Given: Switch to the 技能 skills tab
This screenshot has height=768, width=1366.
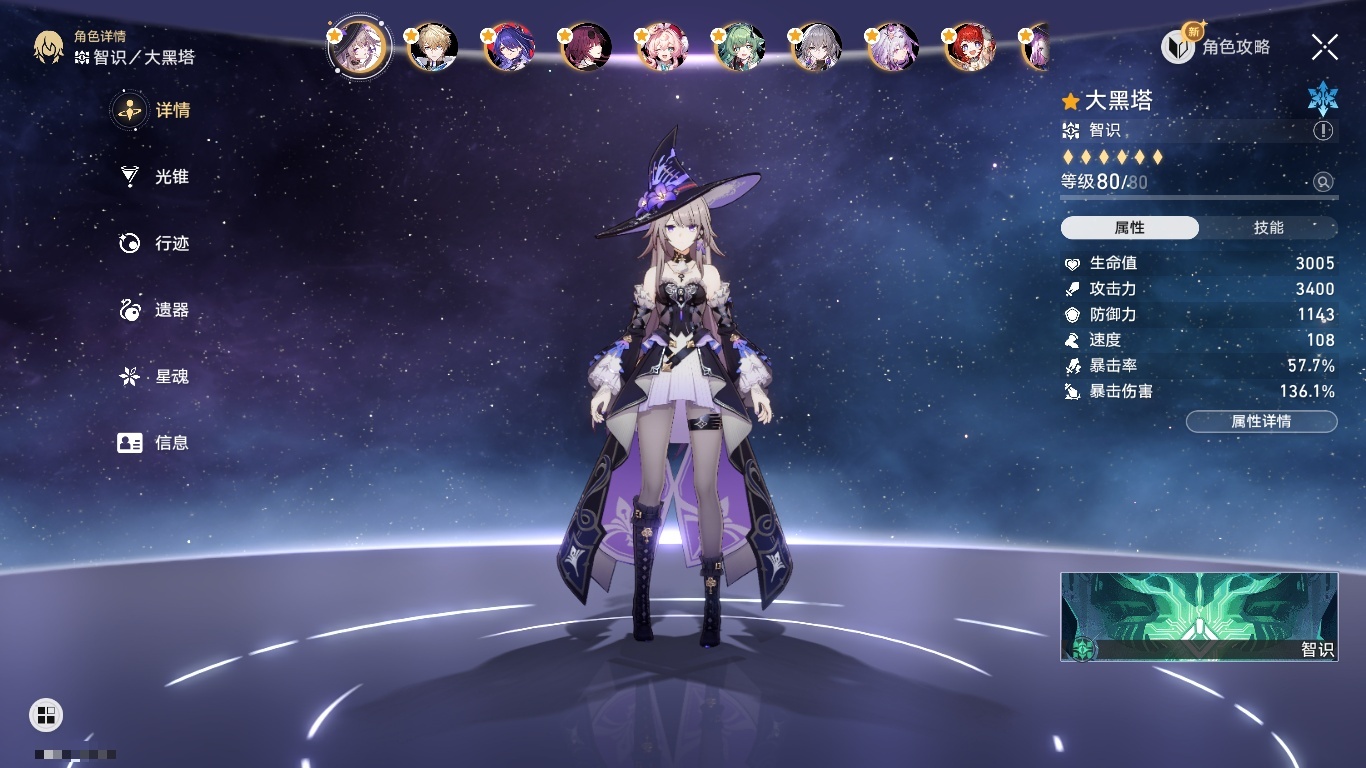Looking at the screenshot, I should pos(1268,228).
